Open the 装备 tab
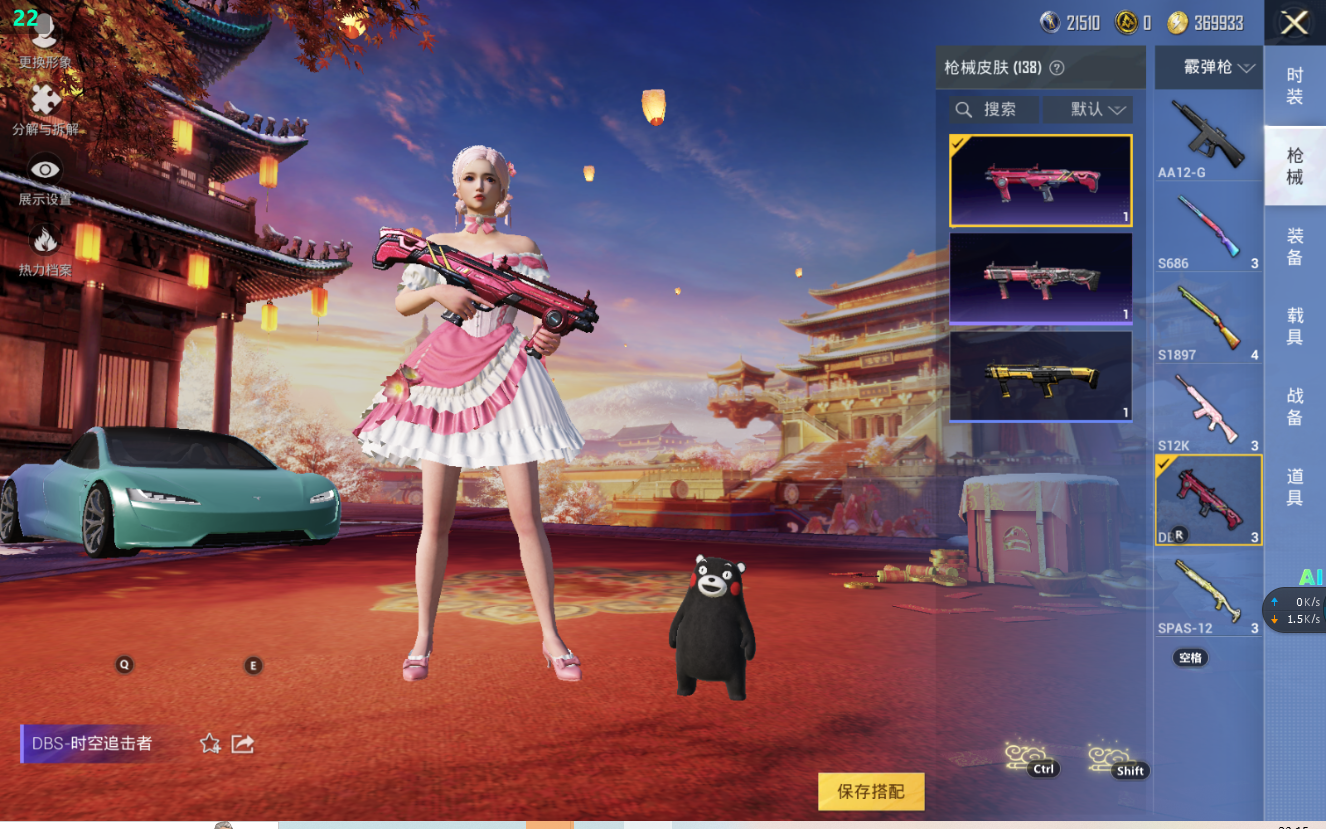Screen dimensions: 1326x829 (1294, 246)
